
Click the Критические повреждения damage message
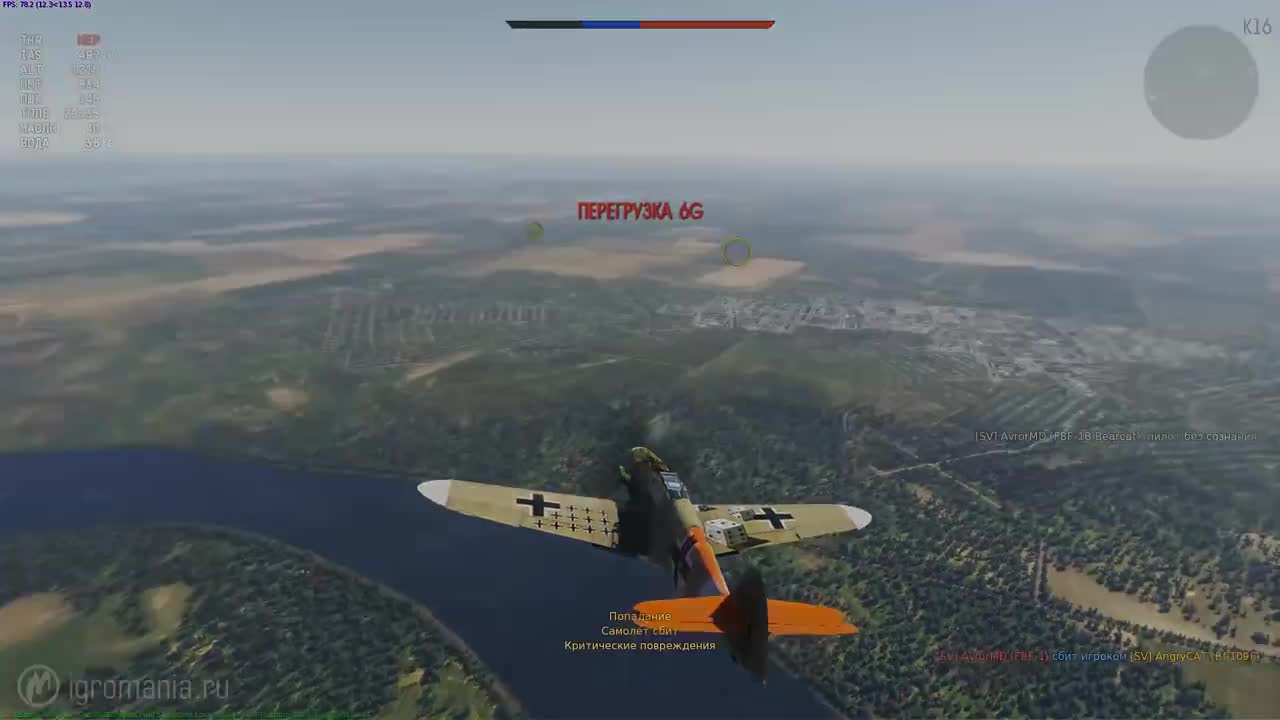[640, 645]
